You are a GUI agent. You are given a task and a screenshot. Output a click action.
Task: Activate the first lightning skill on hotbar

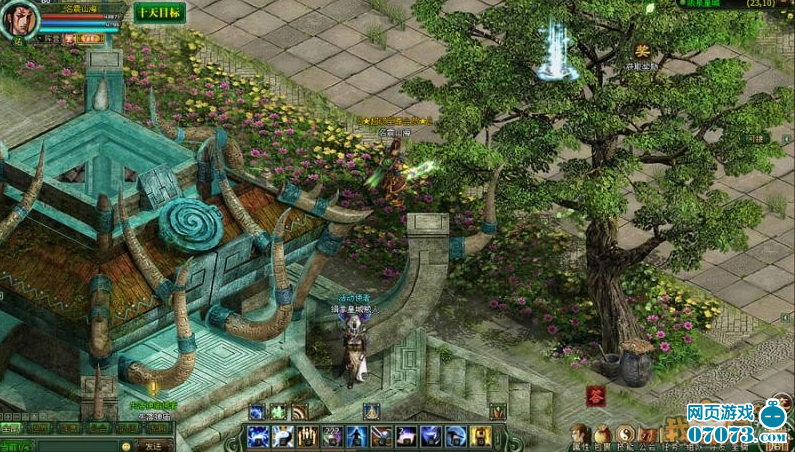[257, 435]
